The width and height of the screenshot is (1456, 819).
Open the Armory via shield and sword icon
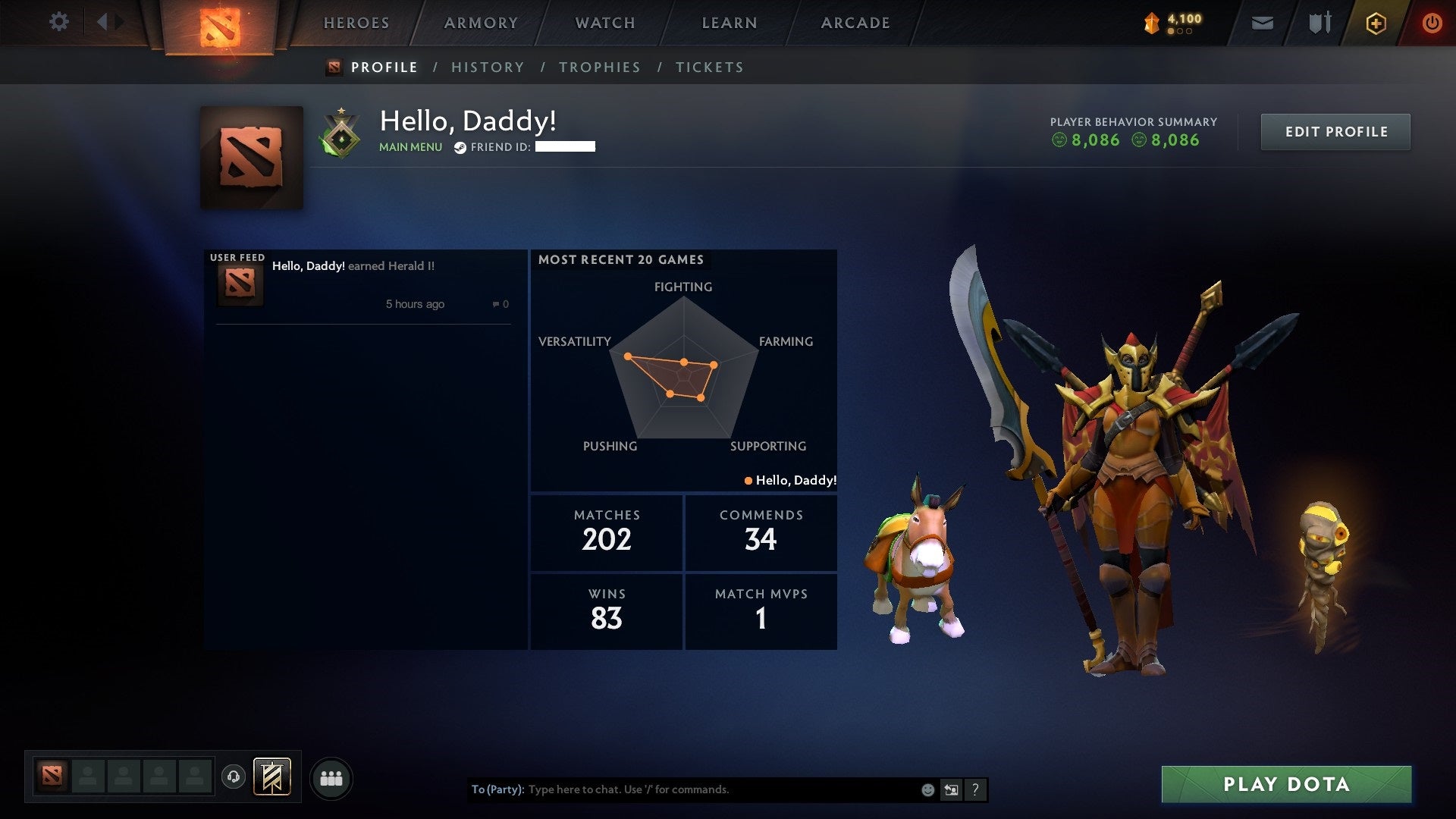(1319, 22)
